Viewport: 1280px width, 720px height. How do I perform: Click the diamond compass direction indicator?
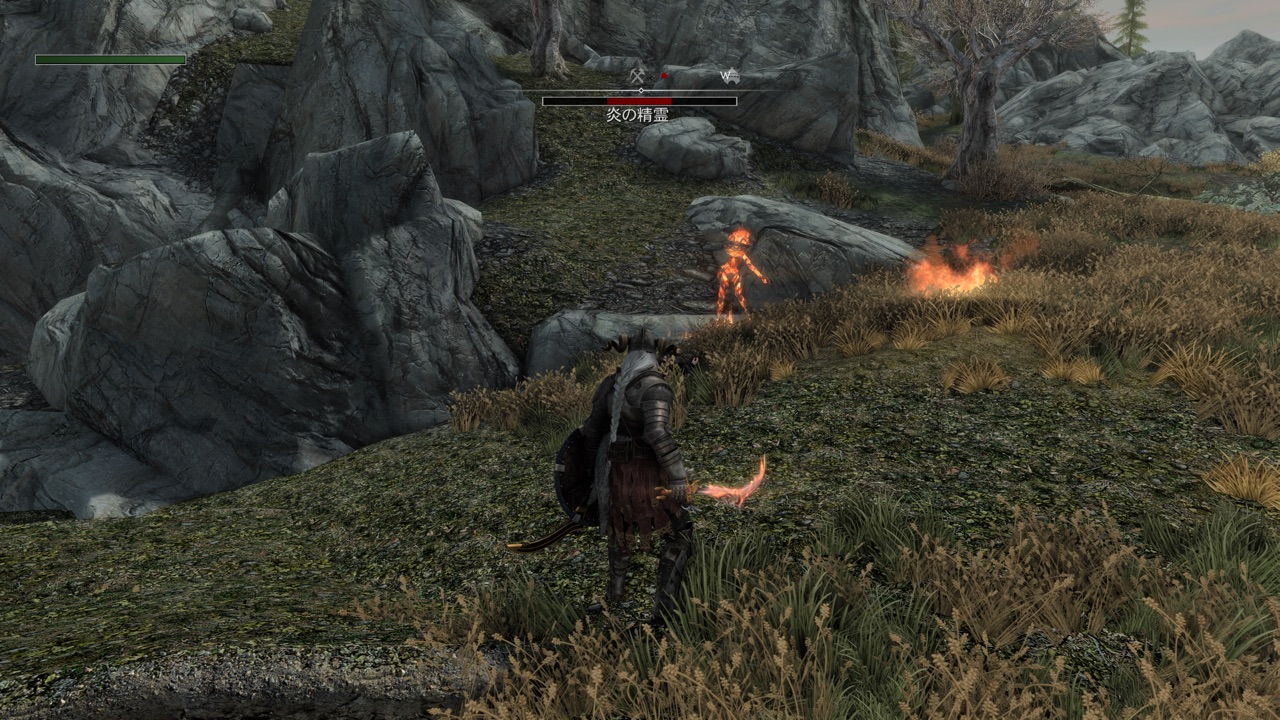(x=641, y=90)
